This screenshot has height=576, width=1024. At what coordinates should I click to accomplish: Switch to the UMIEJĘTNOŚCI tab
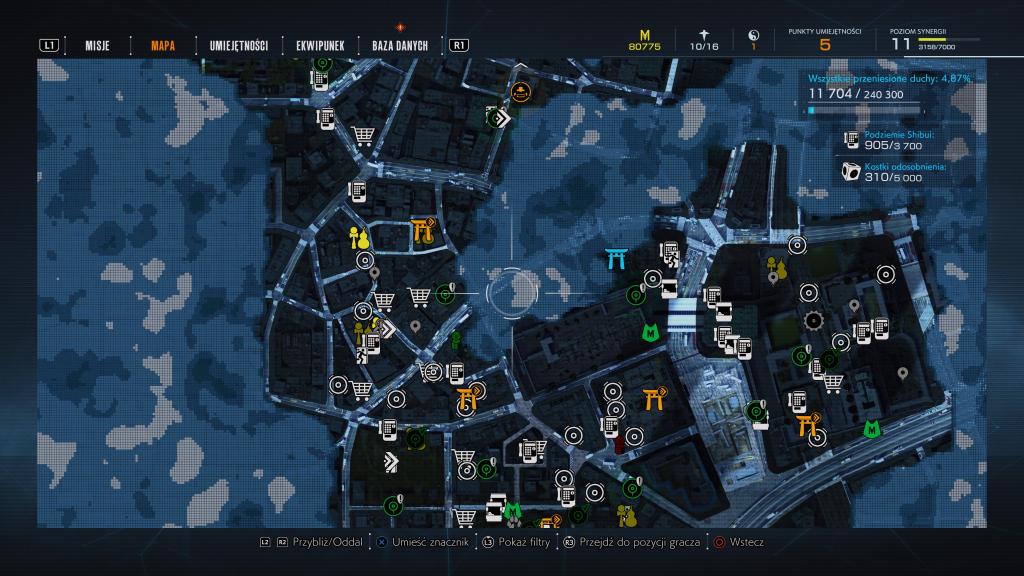click(238, 45)
